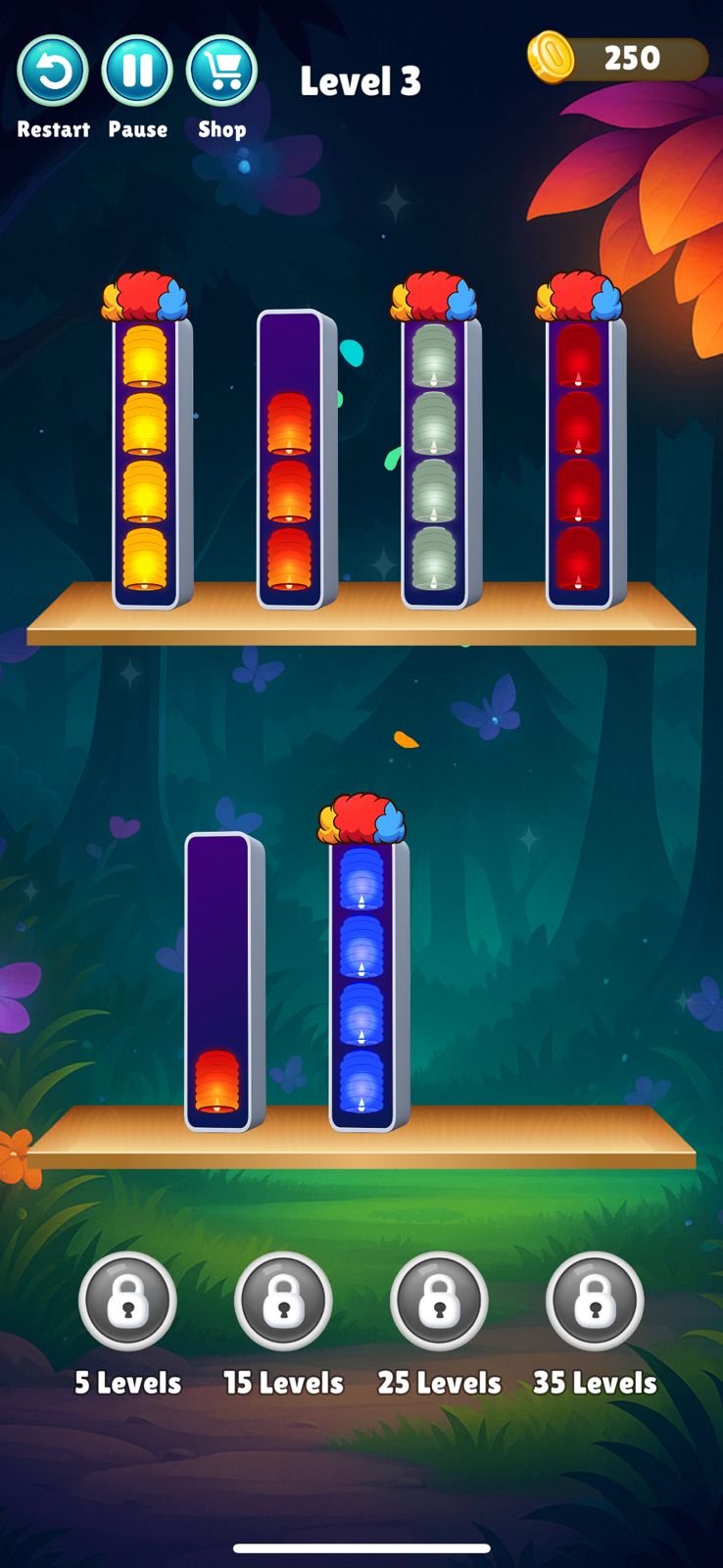This screenshot has width=723, height=1568.
Task: Select the tube with three orange lanterns
Action: point(290,461)
